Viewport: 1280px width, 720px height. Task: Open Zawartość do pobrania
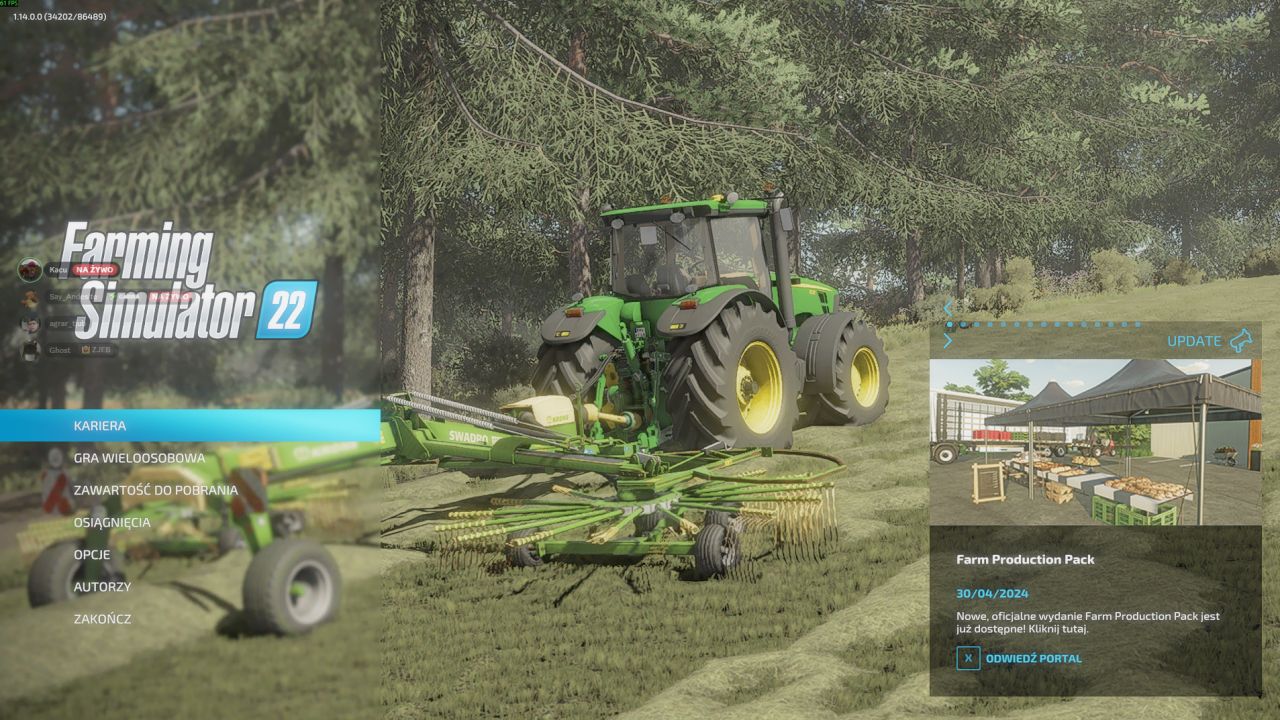(x=155, y=490)
